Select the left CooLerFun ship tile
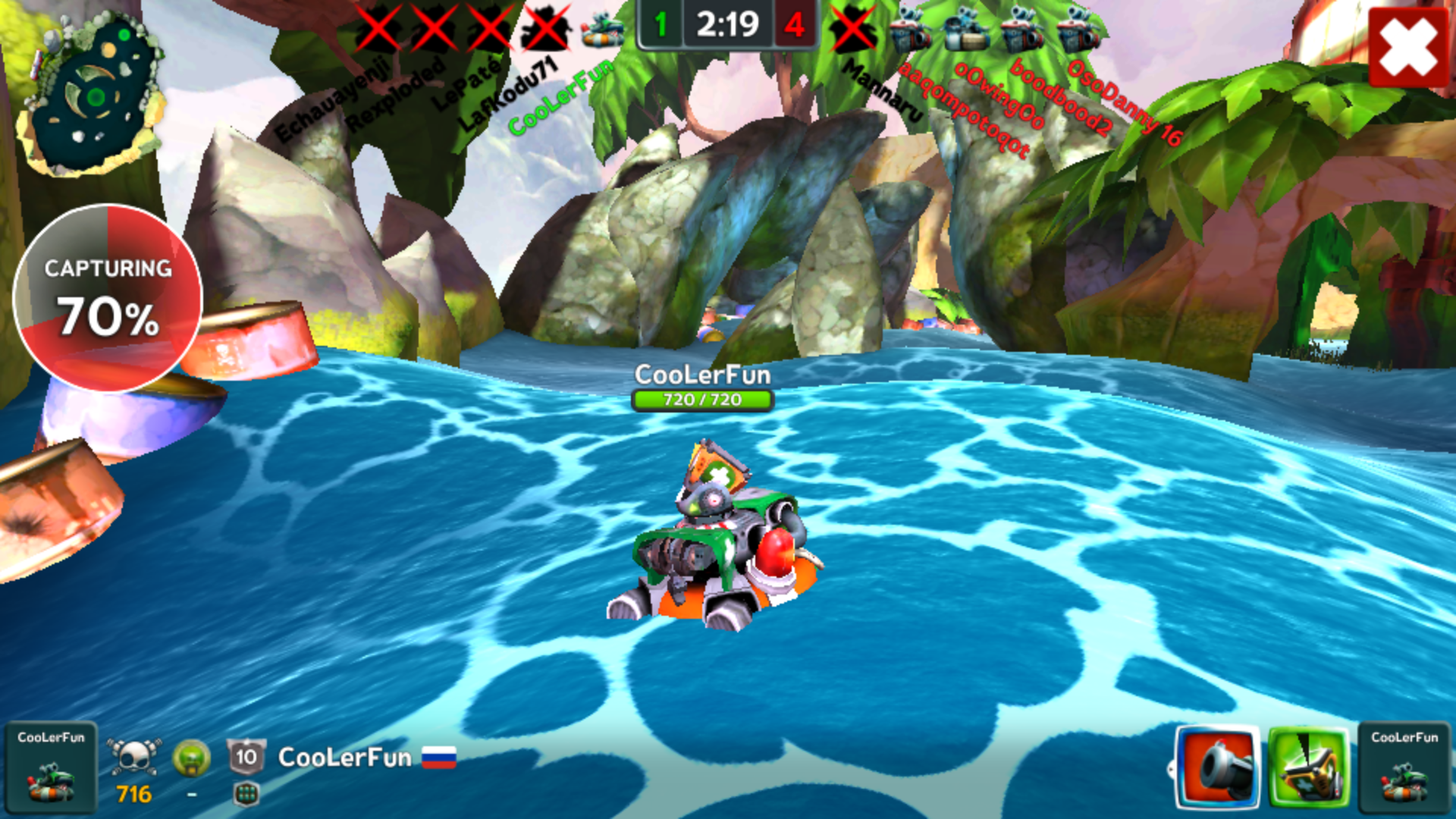 [x=51, y=767]
